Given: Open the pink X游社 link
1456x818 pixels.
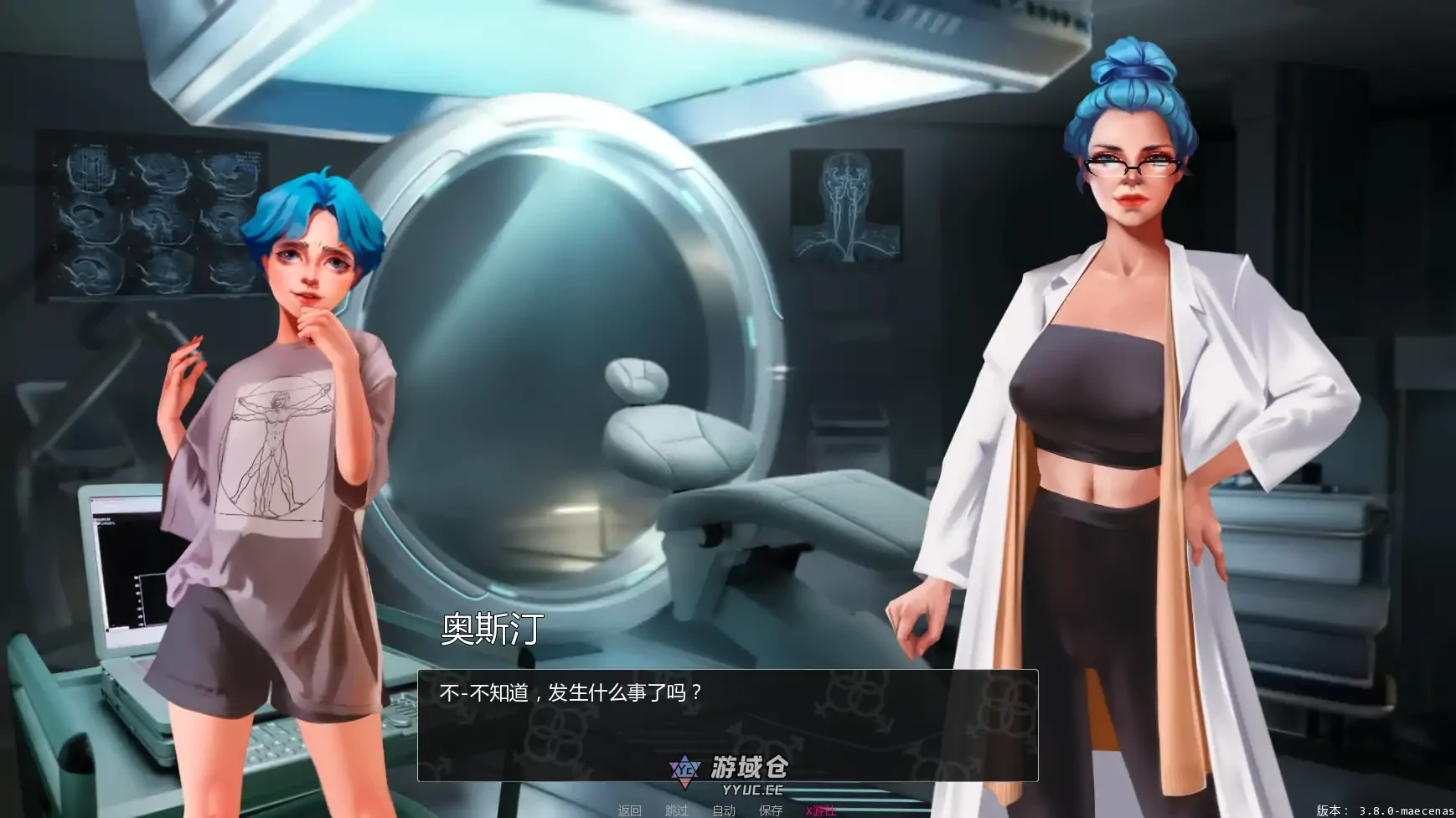Looking at the screenshot, I should pyautogui.click(x=821, y=810).
